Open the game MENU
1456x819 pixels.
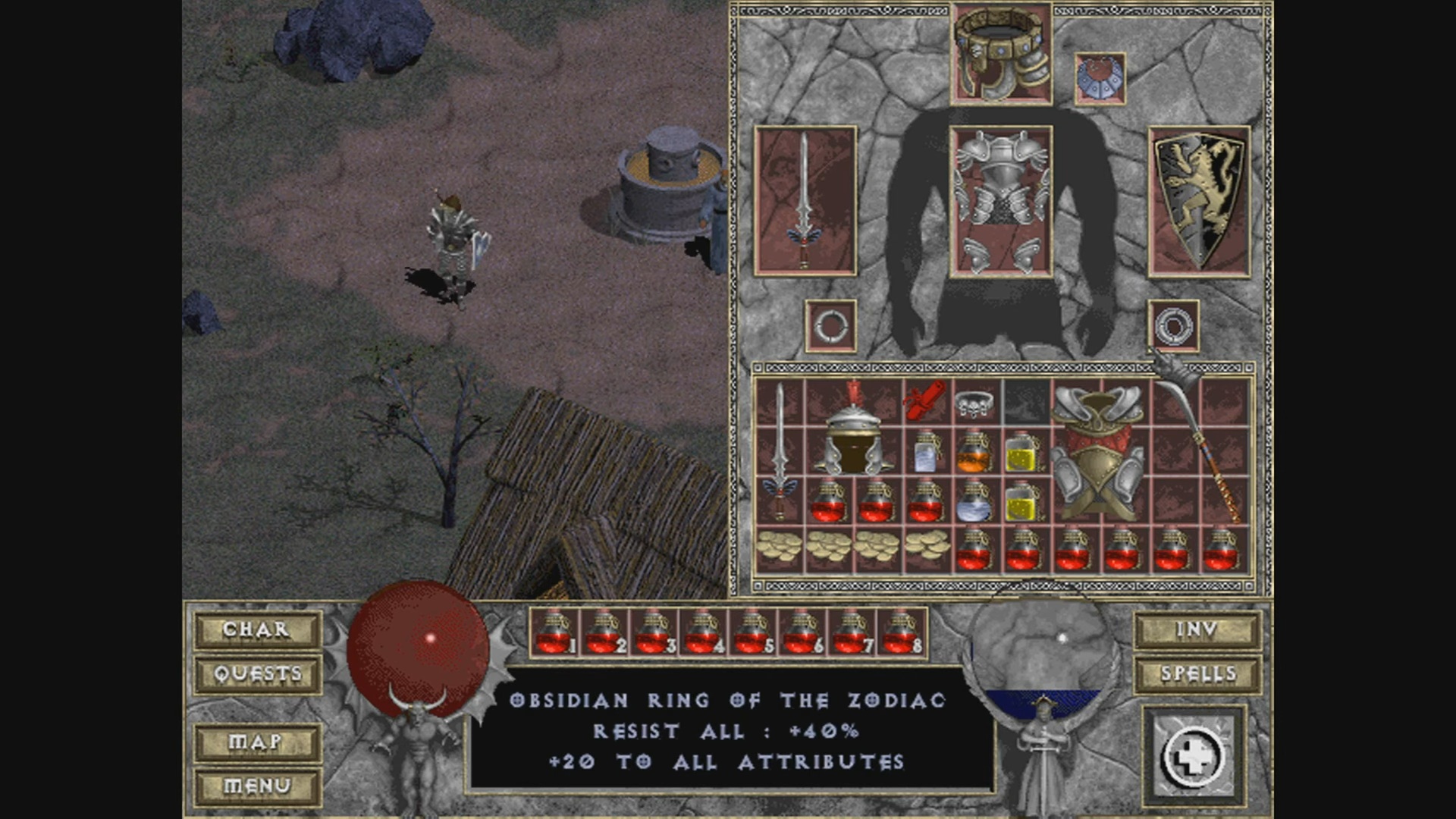pos(257,786)
